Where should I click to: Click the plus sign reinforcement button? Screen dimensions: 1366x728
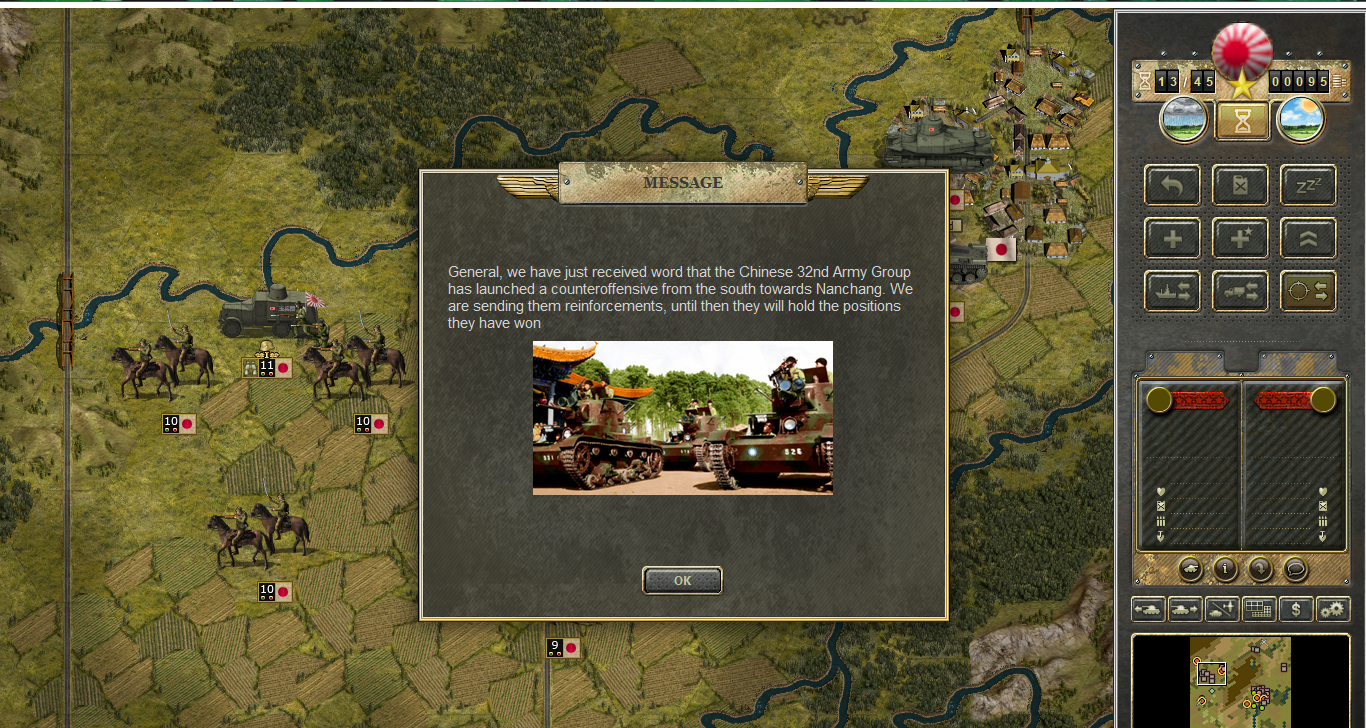pos(1172,239)
